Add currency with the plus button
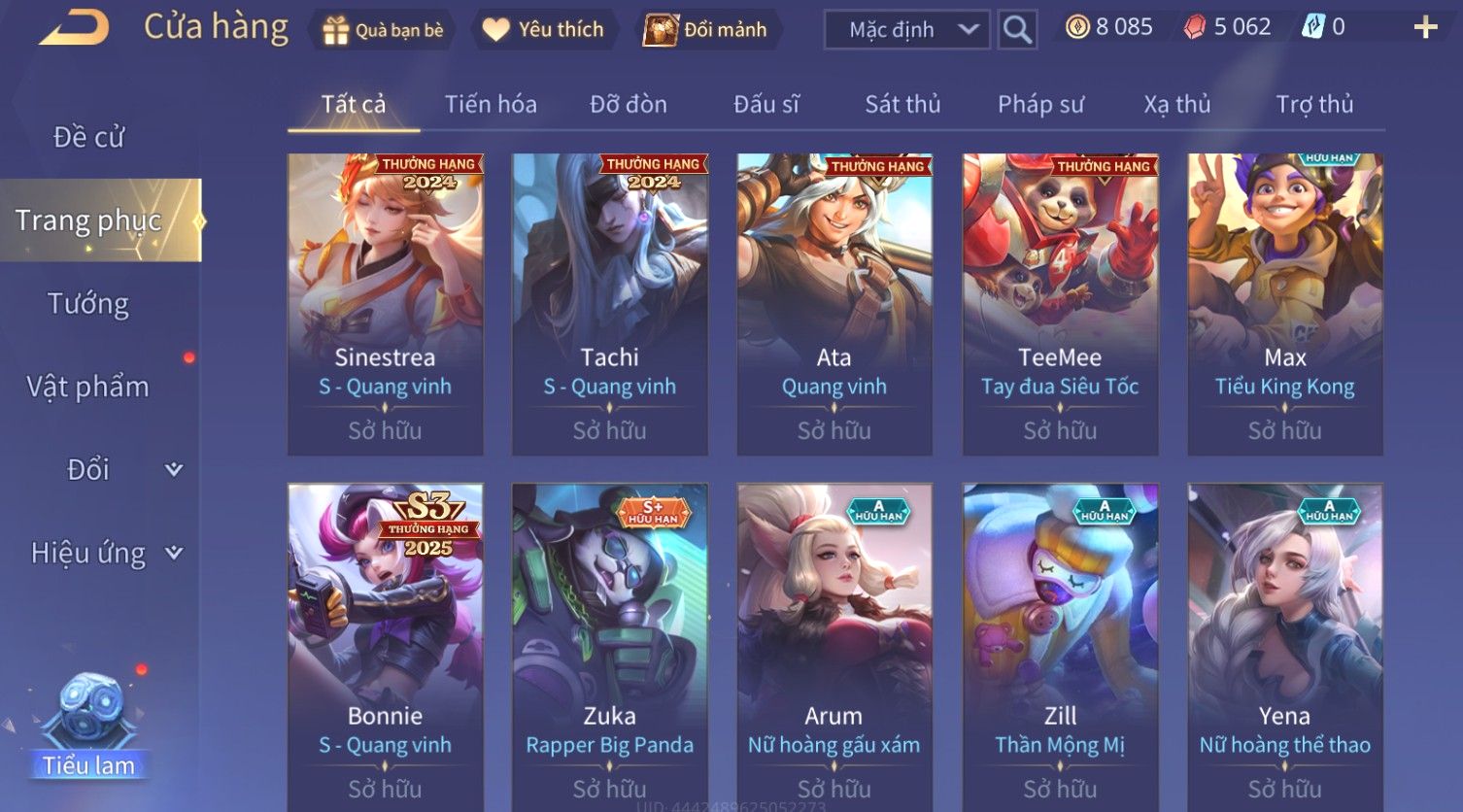The height and width of the screenshot is (812, 1463). (x=1424, y=27)
